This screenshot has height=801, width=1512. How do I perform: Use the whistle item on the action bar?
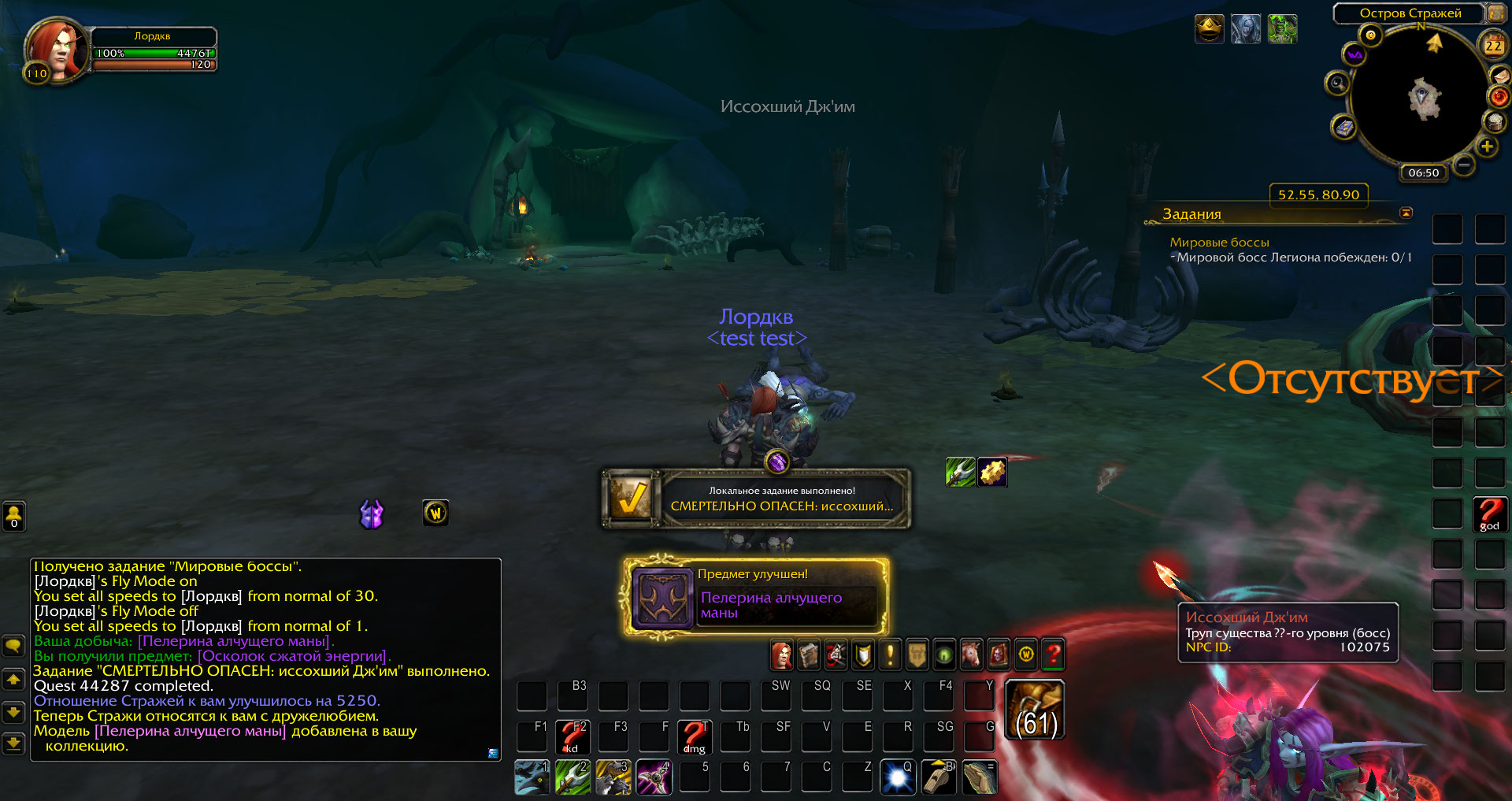pos(939,778)
